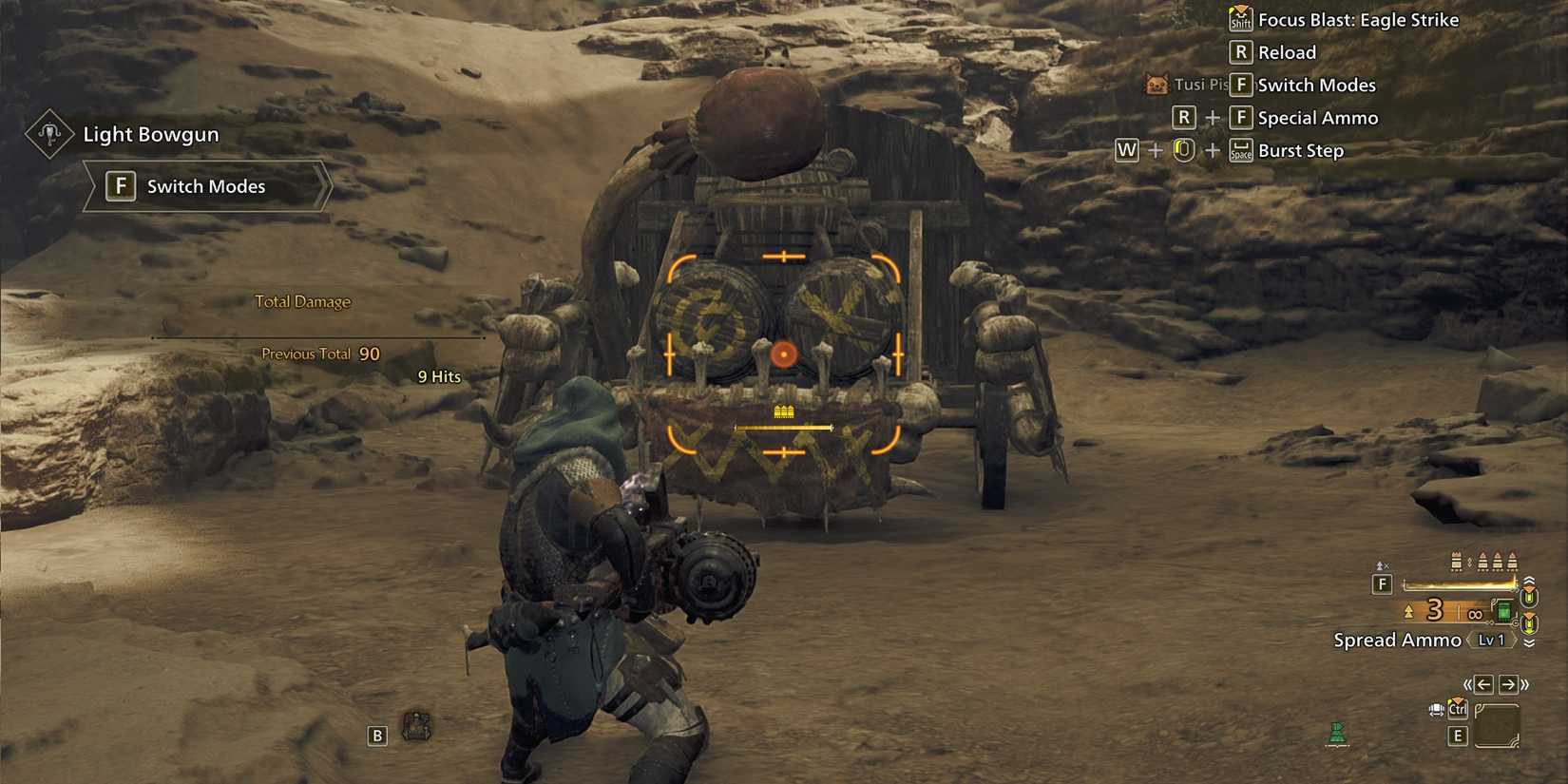Click the mouse icon beside the Ctrl prompt
This screenshot has width=1568, height=784.
1435,709
